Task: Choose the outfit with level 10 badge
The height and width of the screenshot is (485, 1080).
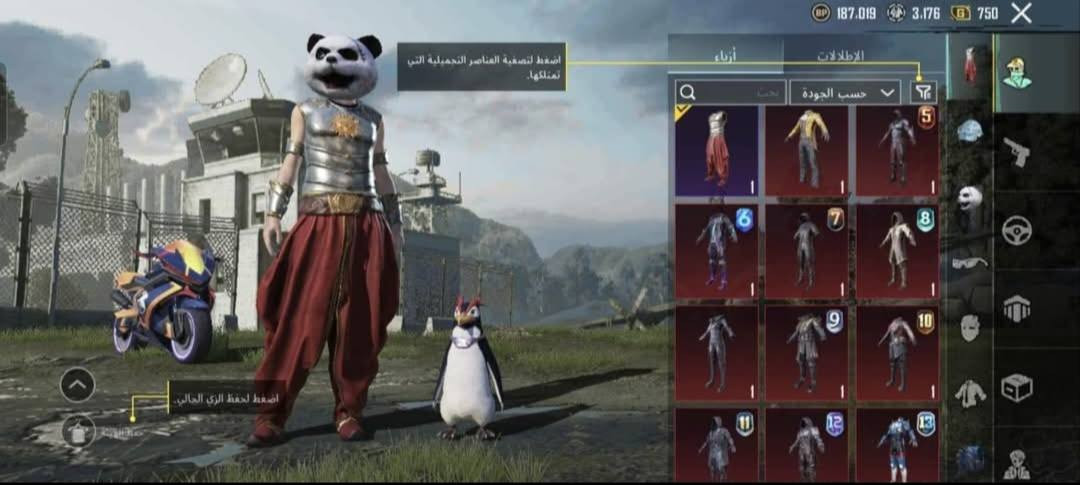Action: (x=897, y=350)
